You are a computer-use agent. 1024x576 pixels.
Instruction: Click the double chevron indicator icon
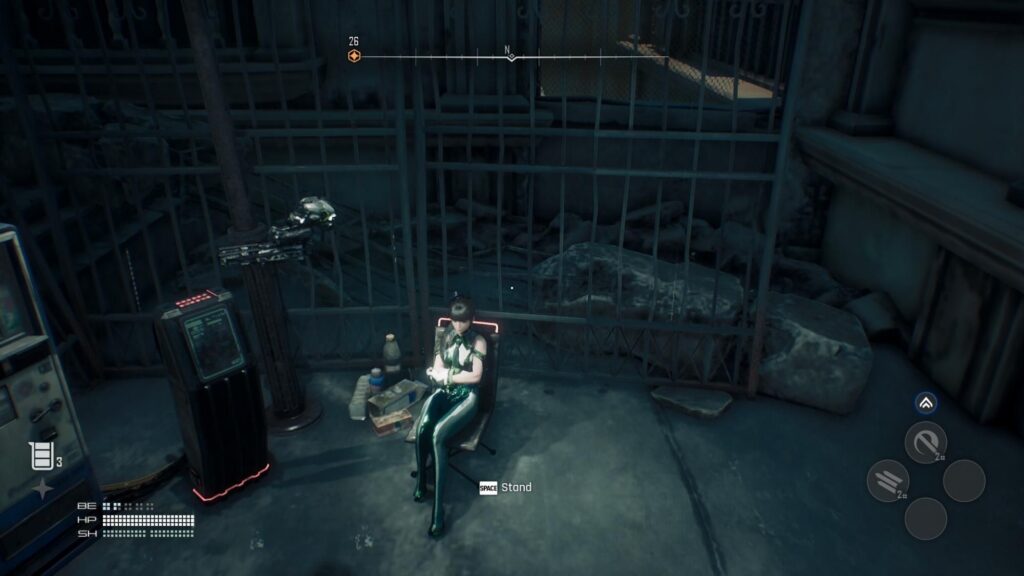[926, 403]
